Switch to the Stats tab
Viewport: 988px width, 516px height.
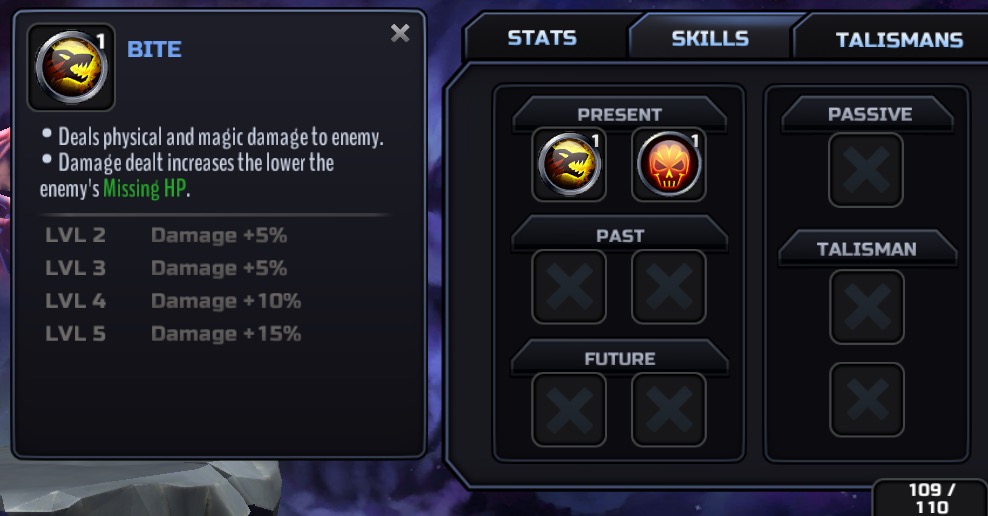tap(541, 39)
